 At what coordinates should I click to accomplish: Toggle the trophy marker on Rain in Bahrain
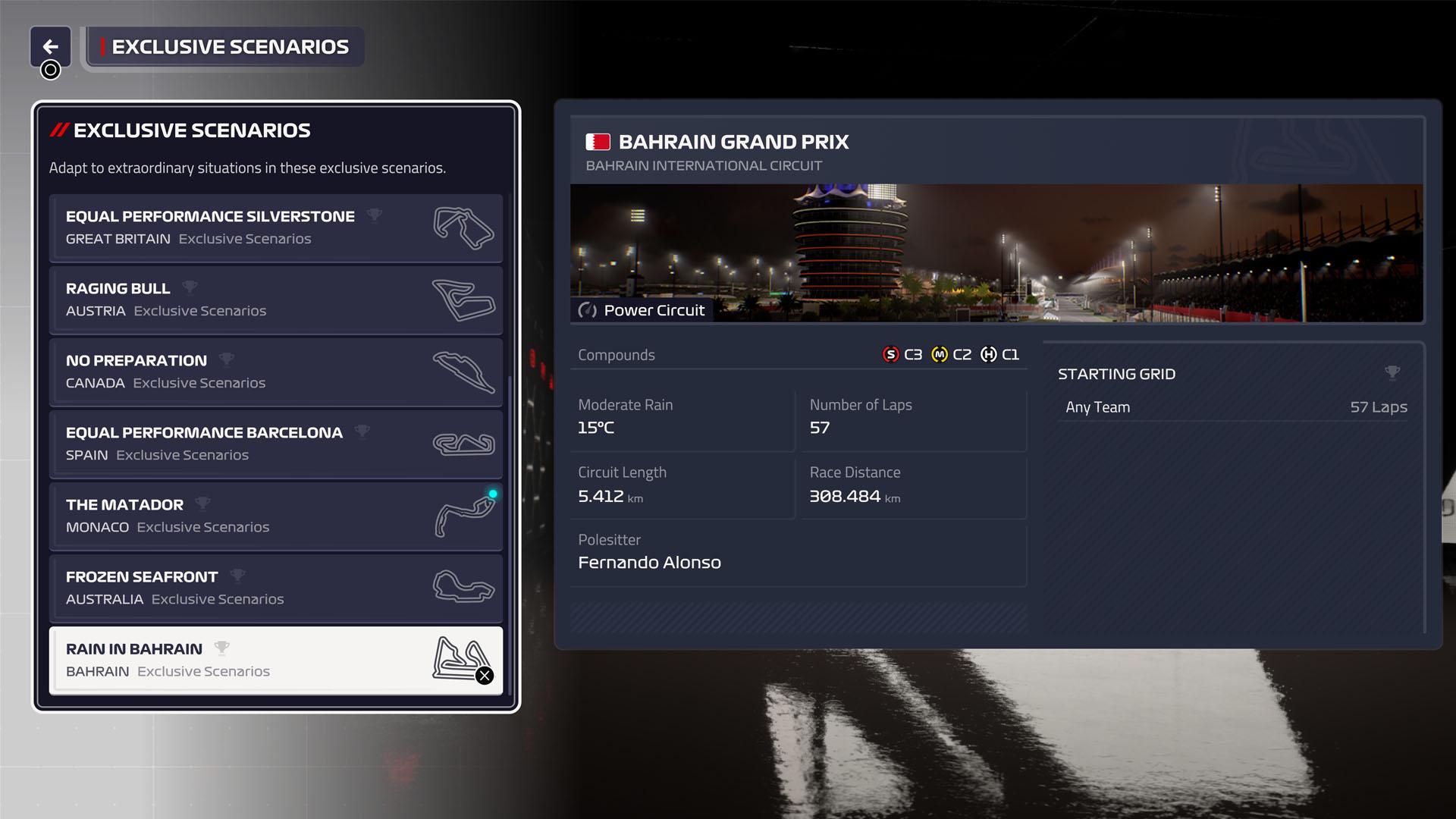click(x=222, y=647)
